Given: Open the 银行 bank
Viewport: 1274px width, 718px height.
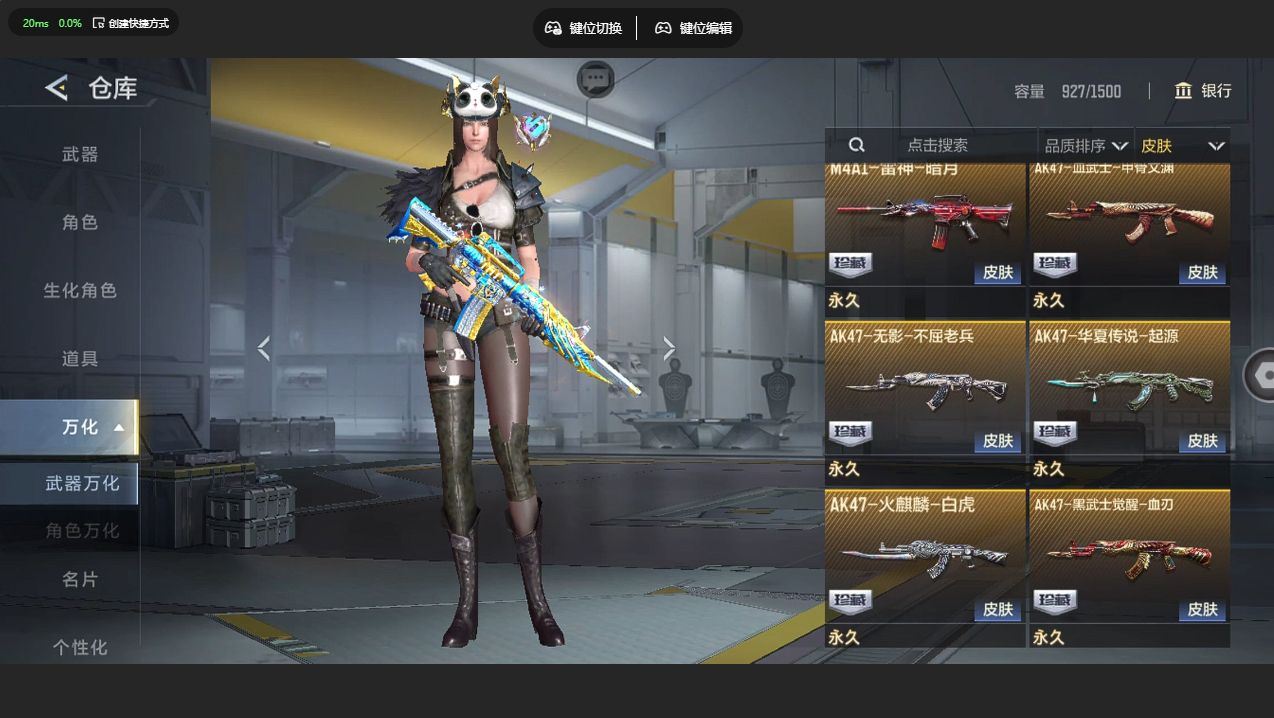Looking at the screenshot, I should pos(1203,91).
